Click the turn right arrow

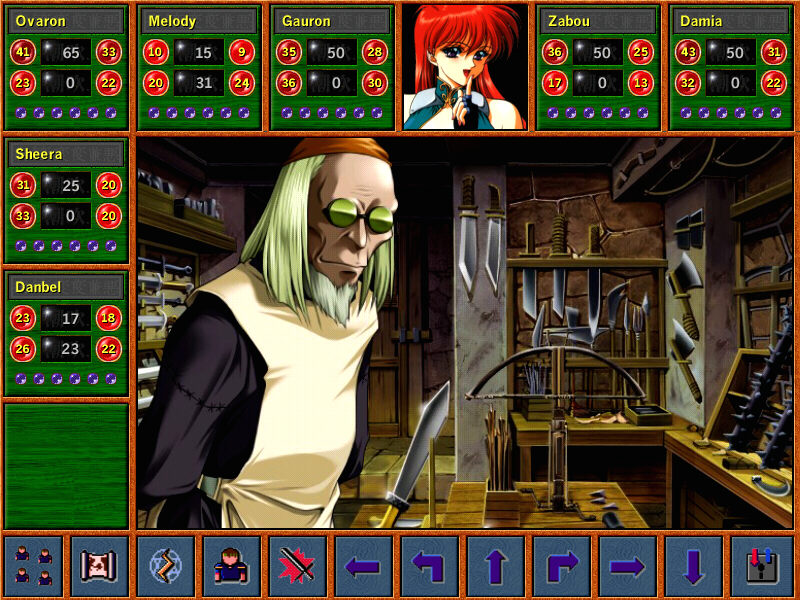coord(562,566)
